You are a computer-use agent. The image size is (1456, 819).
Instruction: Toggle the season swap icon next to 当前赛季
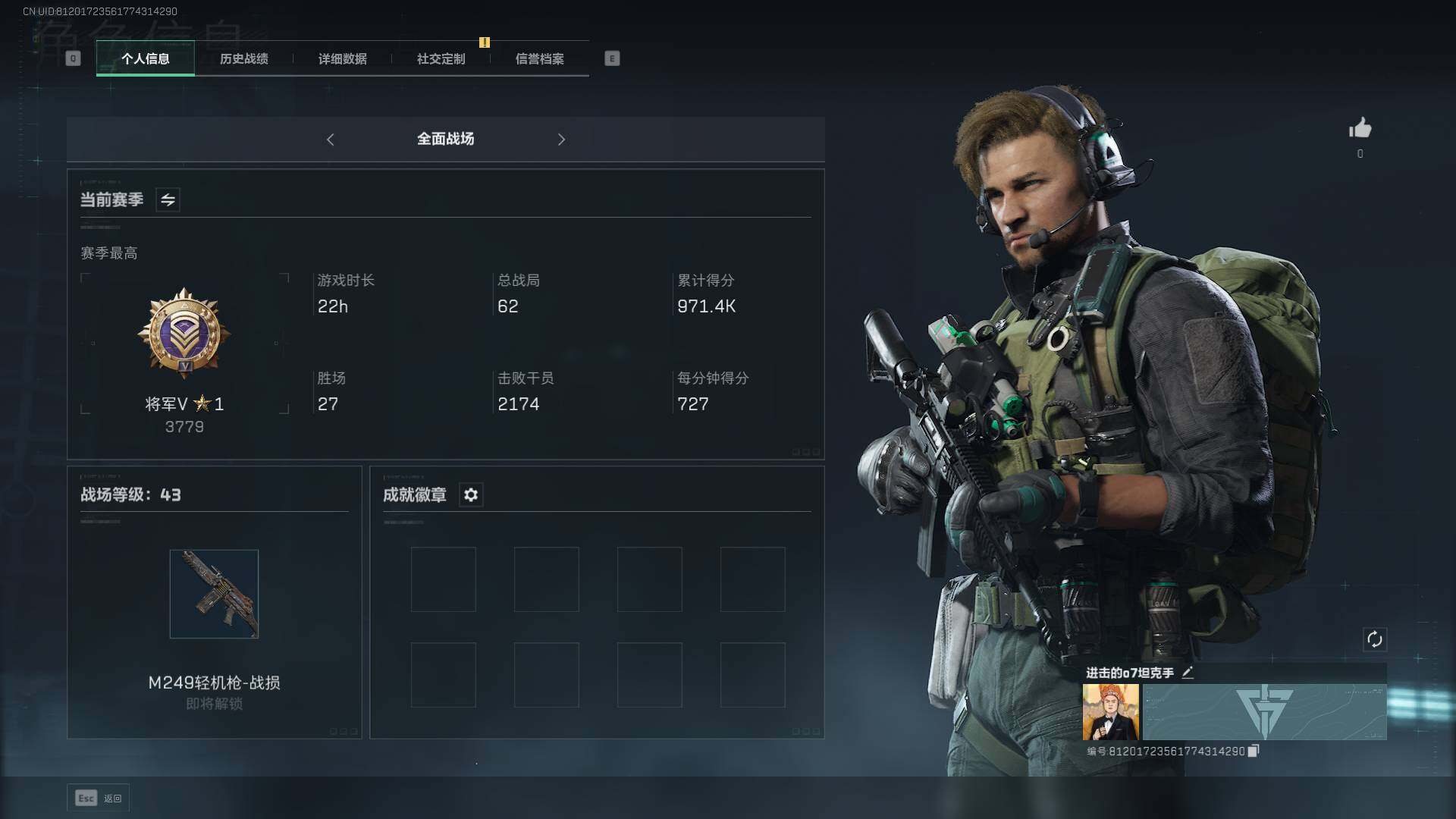coord(168,200)
